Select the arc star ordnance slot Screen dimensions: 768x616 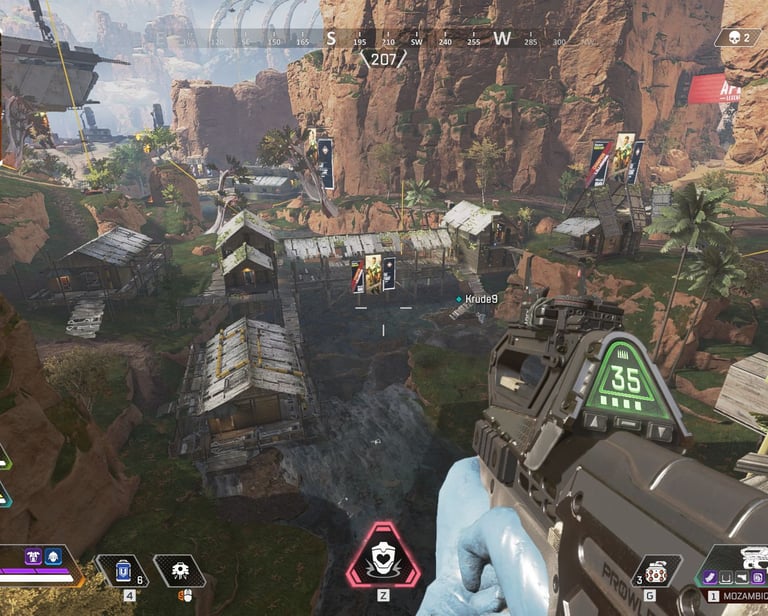[x=657, y=571]
